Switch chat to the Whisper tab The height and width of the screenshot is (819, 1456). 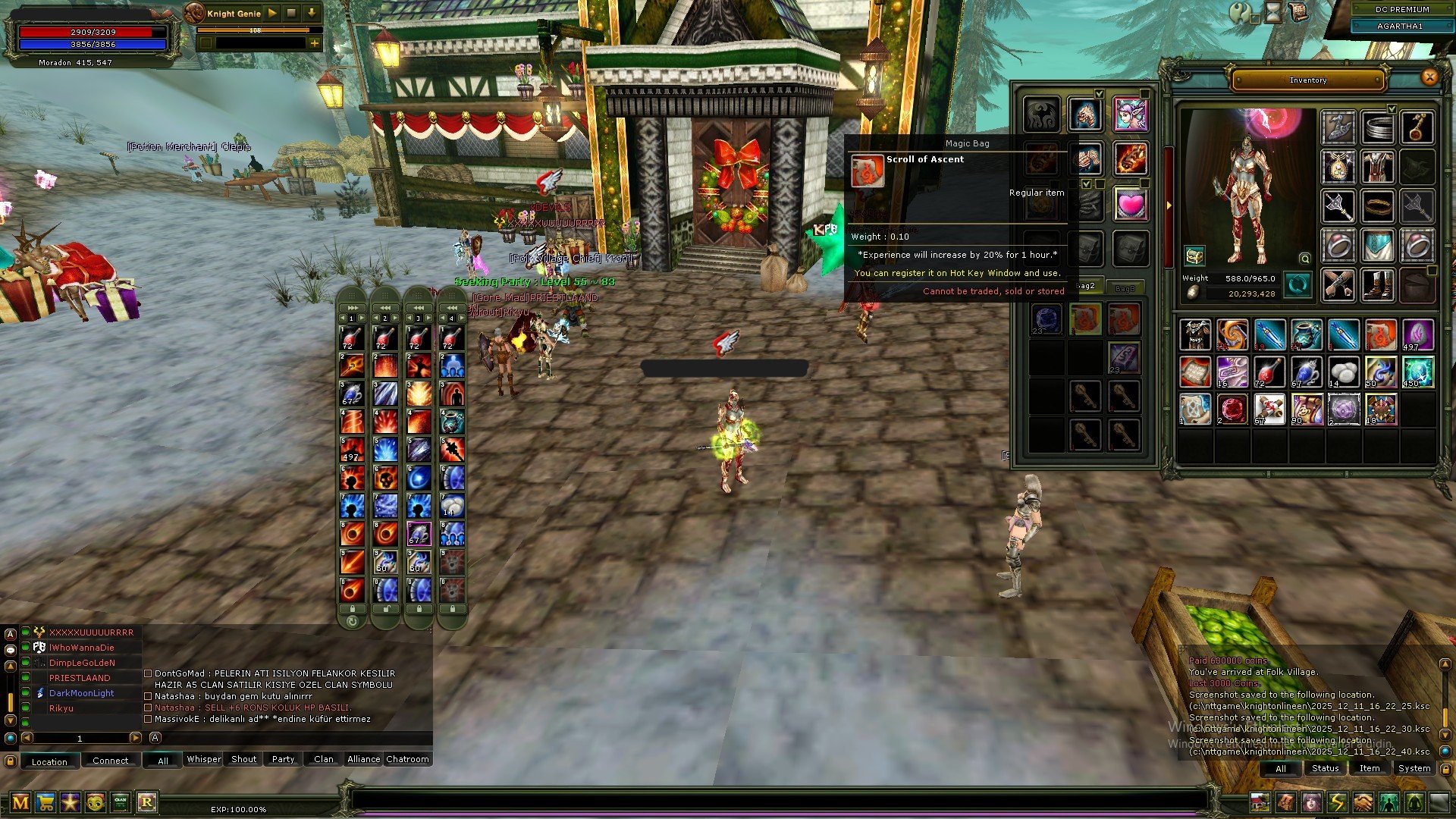(x=204, y=759)
